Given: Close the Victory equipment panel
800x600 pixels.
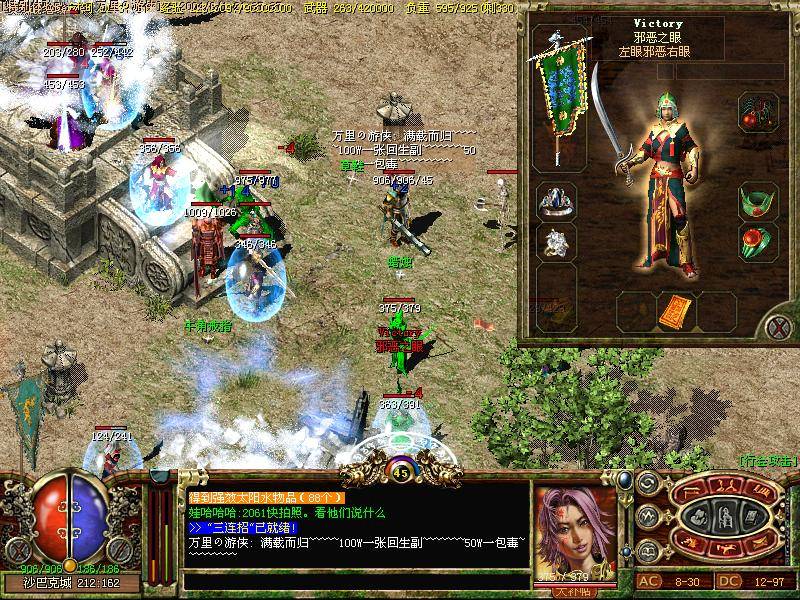Looking at the screenshot, I should click(x=777, y=327).
